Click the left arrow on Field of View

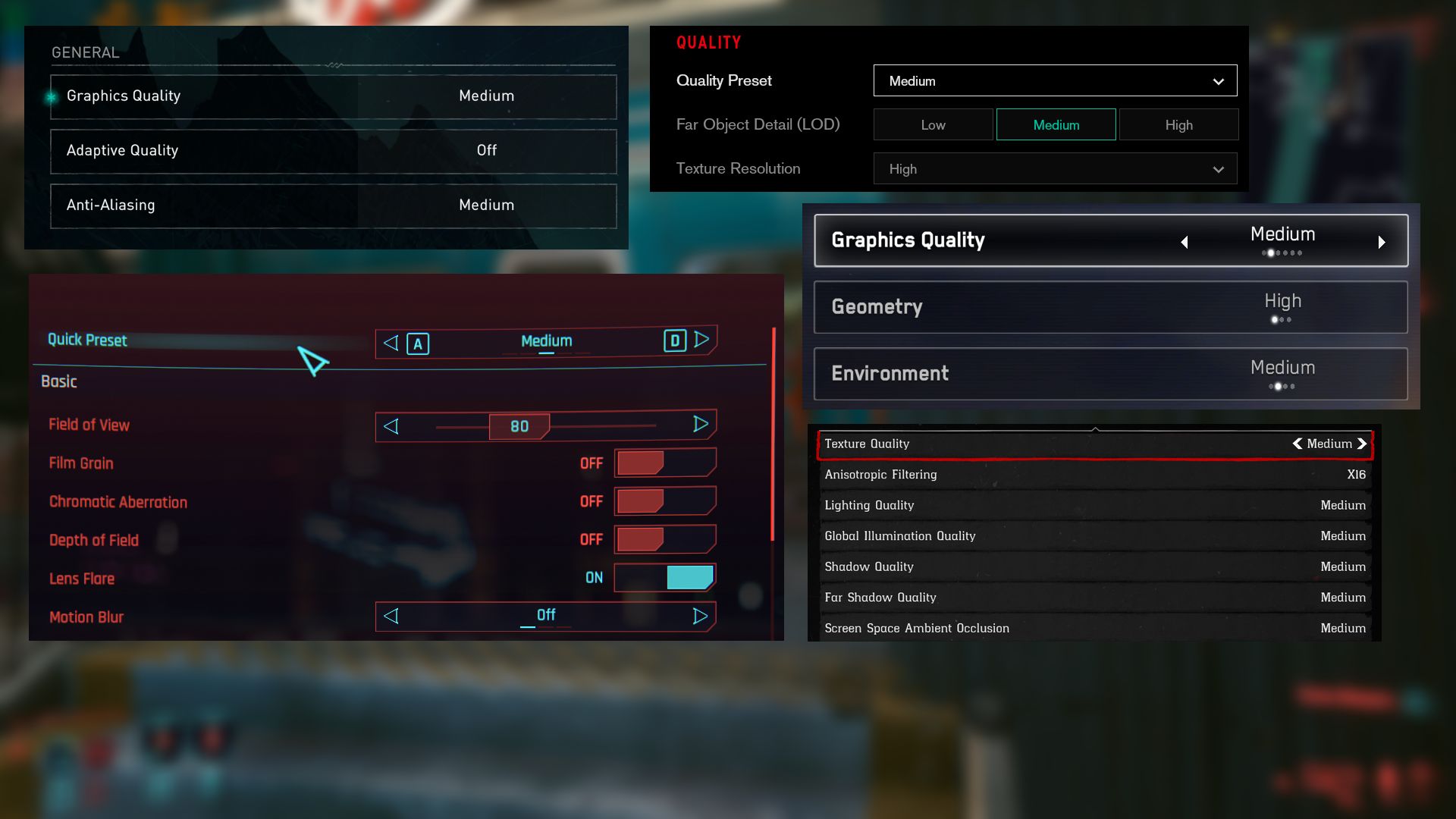tap(391, 426)
